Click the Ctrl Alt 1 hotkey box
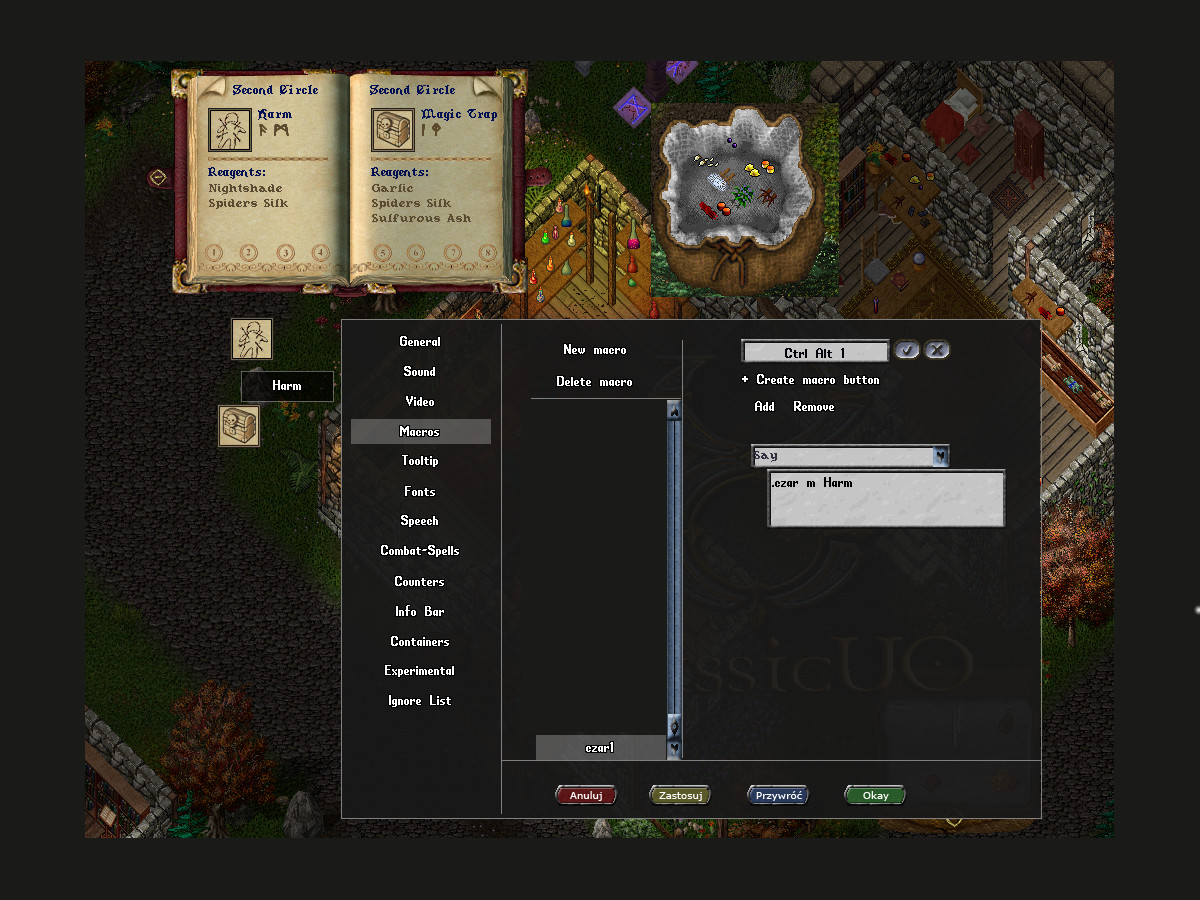This screenshot has height=900, width=1200. pyautogui.click(x=815, y=353)
